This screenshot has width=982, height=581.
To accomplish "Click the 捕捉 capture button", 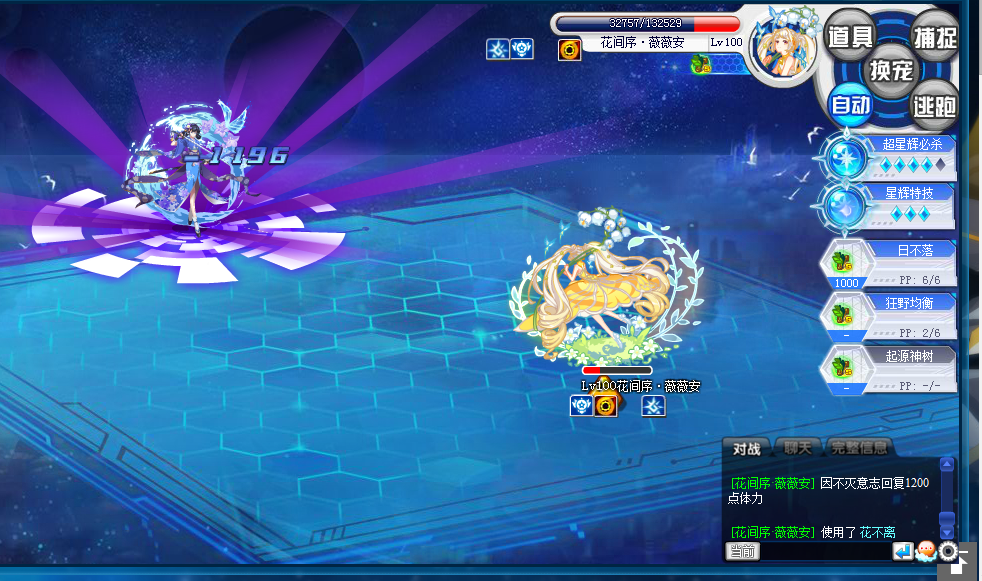I will 934,37.
